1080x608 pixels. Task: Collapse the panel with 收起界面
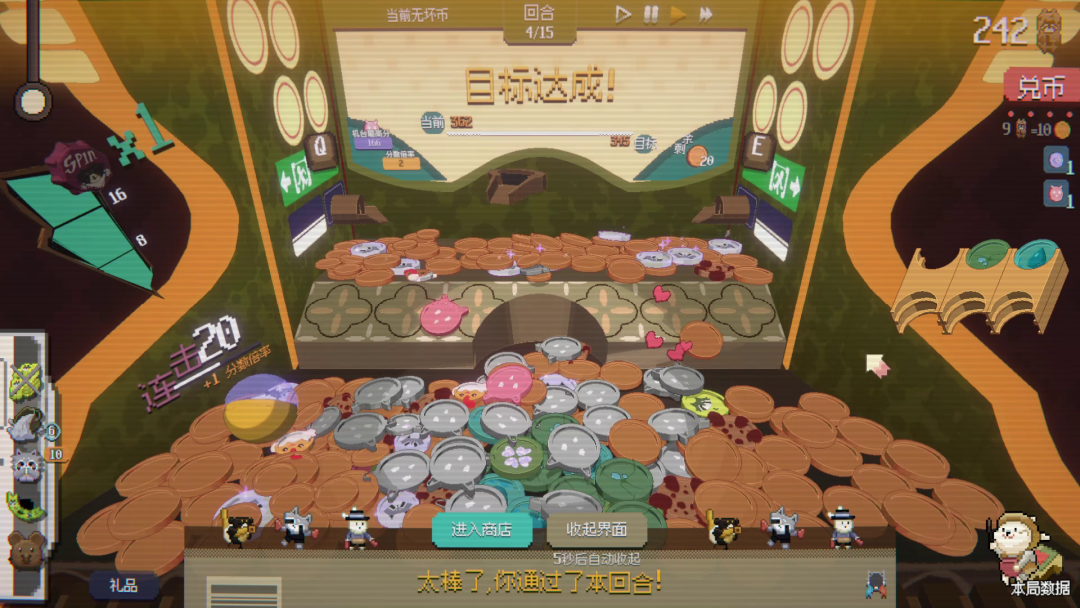click(596, 529)
